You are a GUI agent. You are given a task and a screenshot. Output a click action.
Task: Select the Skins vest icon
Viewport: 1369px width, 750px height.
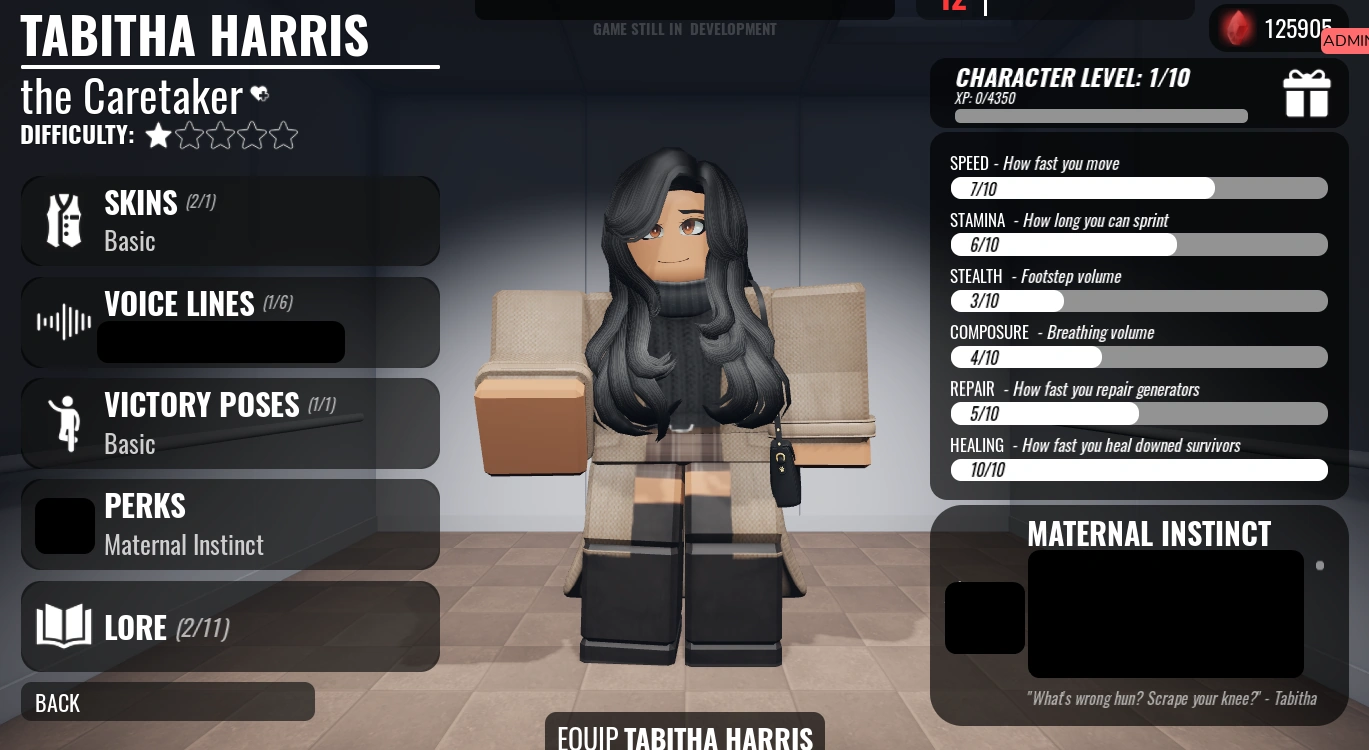64,219
